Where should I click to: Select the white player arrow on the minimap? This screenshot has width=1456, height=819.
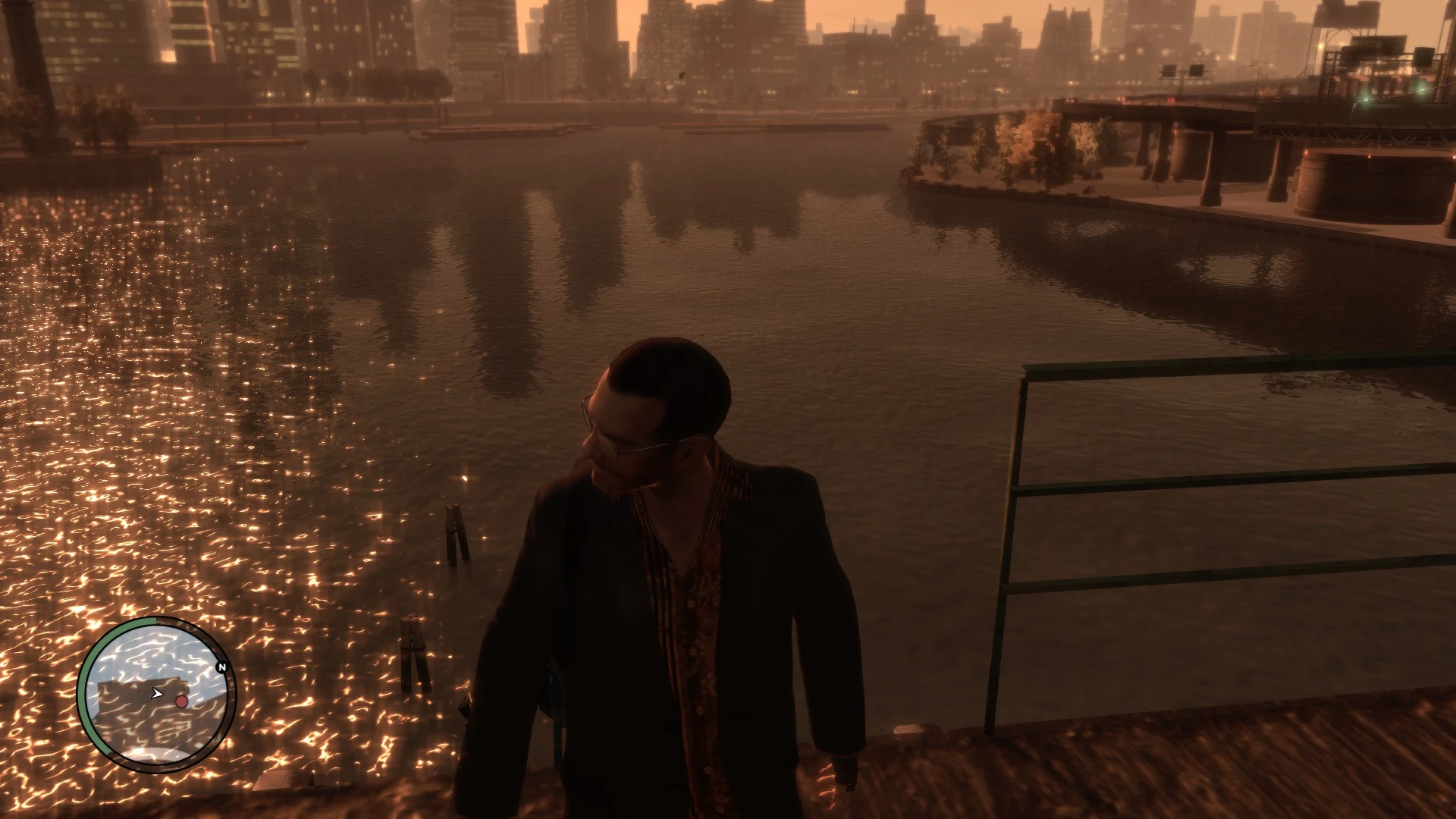[157, 693]
